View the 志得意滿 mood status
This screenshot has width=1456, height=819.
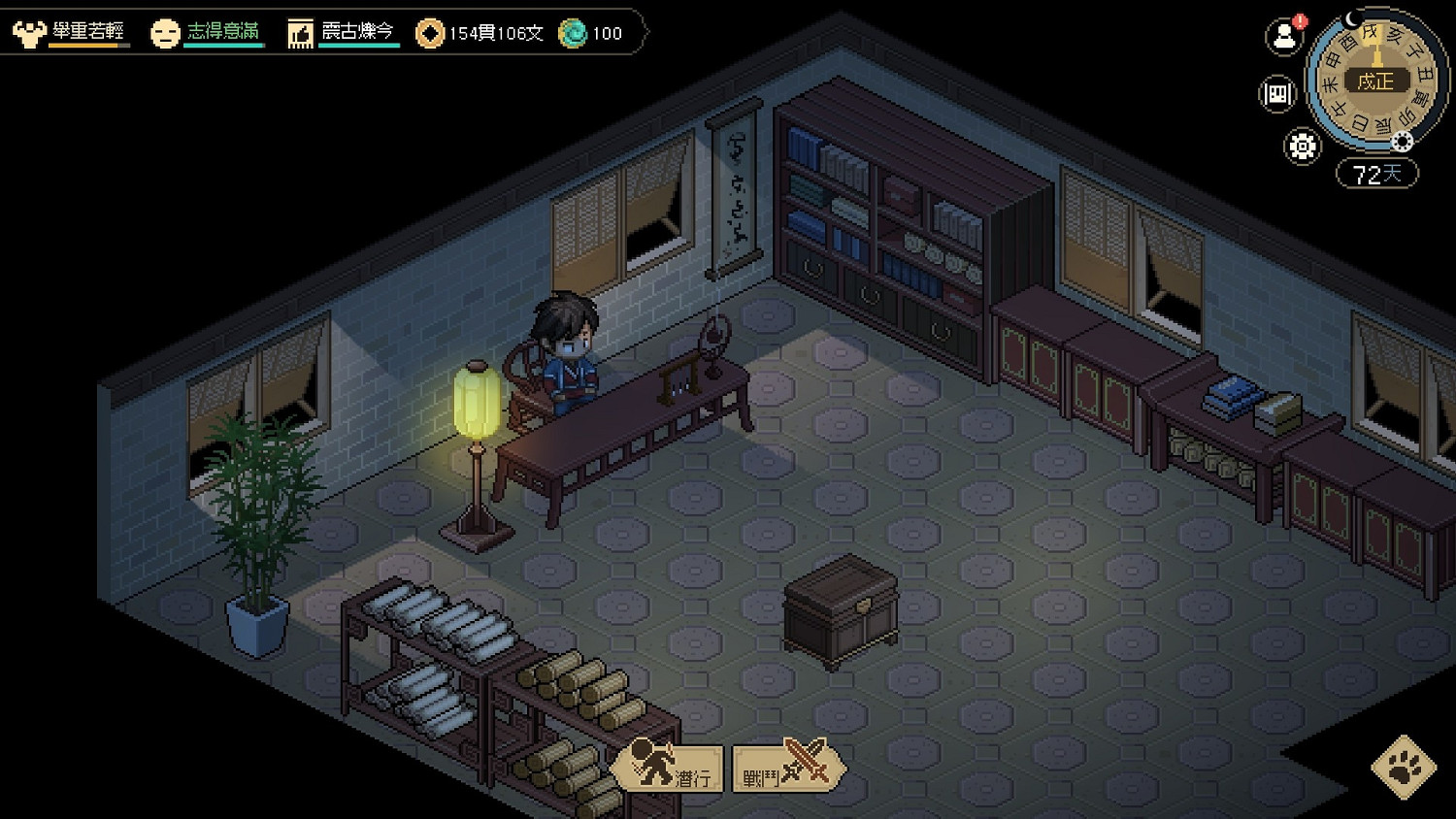[207, 32]
